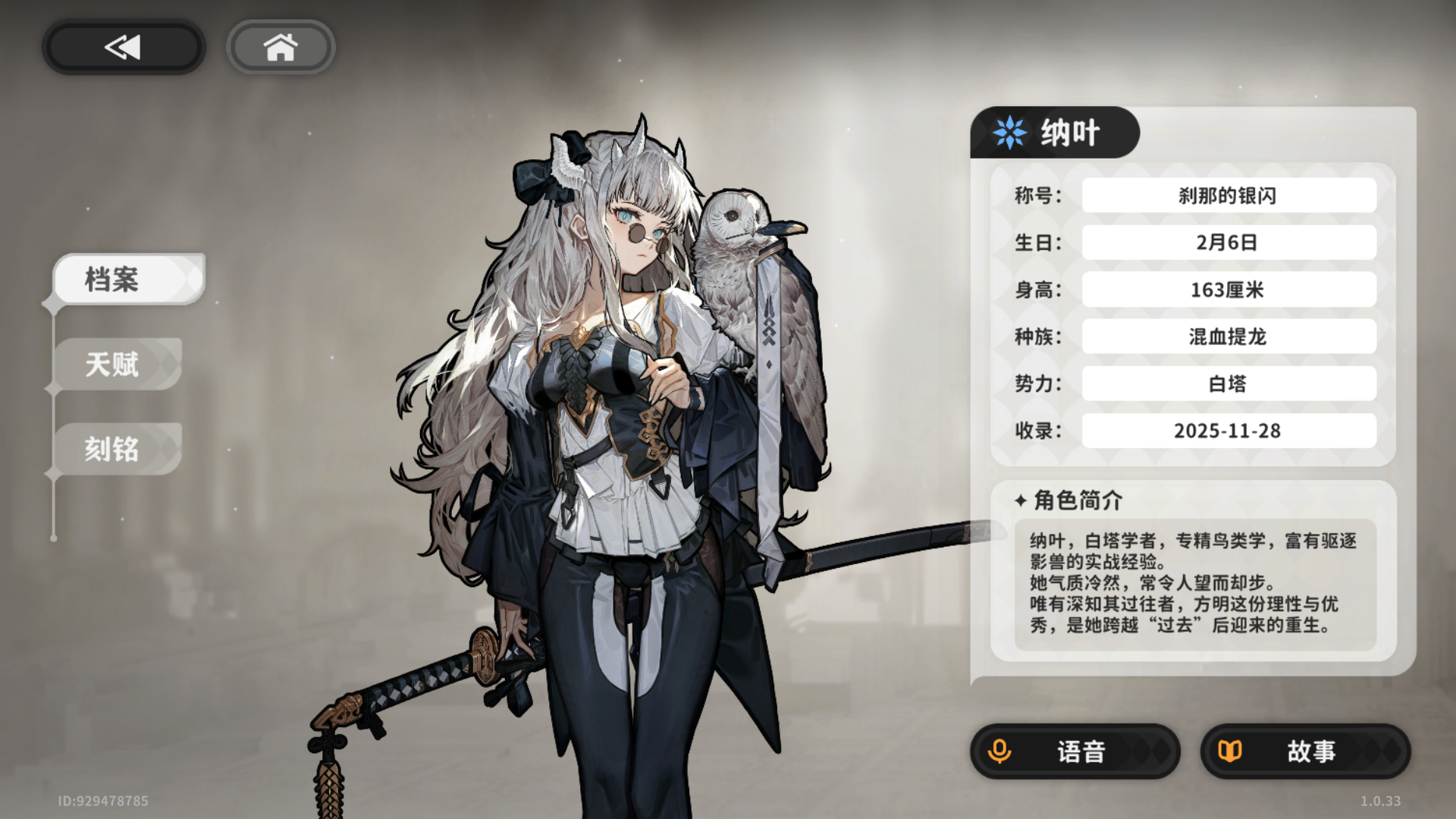Select the record date 2025-11-28
This screenshot has width=1456, height=819.
pyautogui.click(x=1228, y=430)
